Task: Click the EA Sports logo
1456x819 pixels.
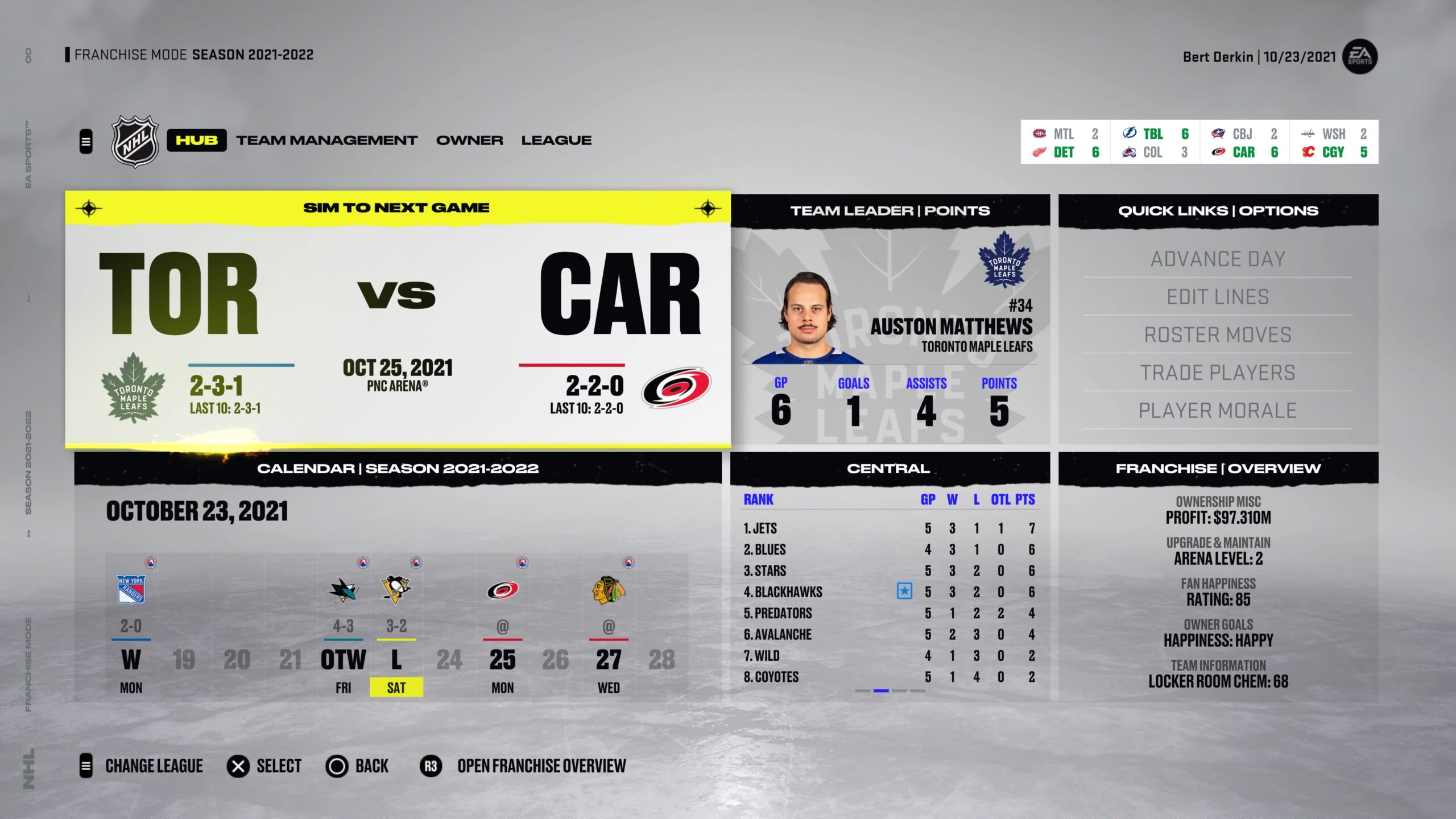Action: pos(1361,57)
